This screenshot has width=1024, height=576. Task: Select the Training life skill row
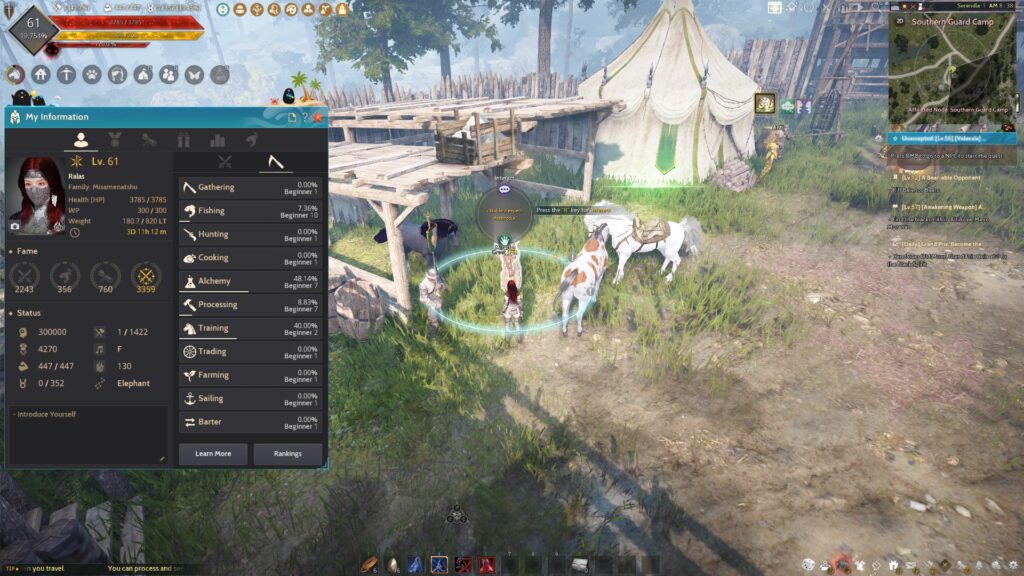click(x=251, y=328)
